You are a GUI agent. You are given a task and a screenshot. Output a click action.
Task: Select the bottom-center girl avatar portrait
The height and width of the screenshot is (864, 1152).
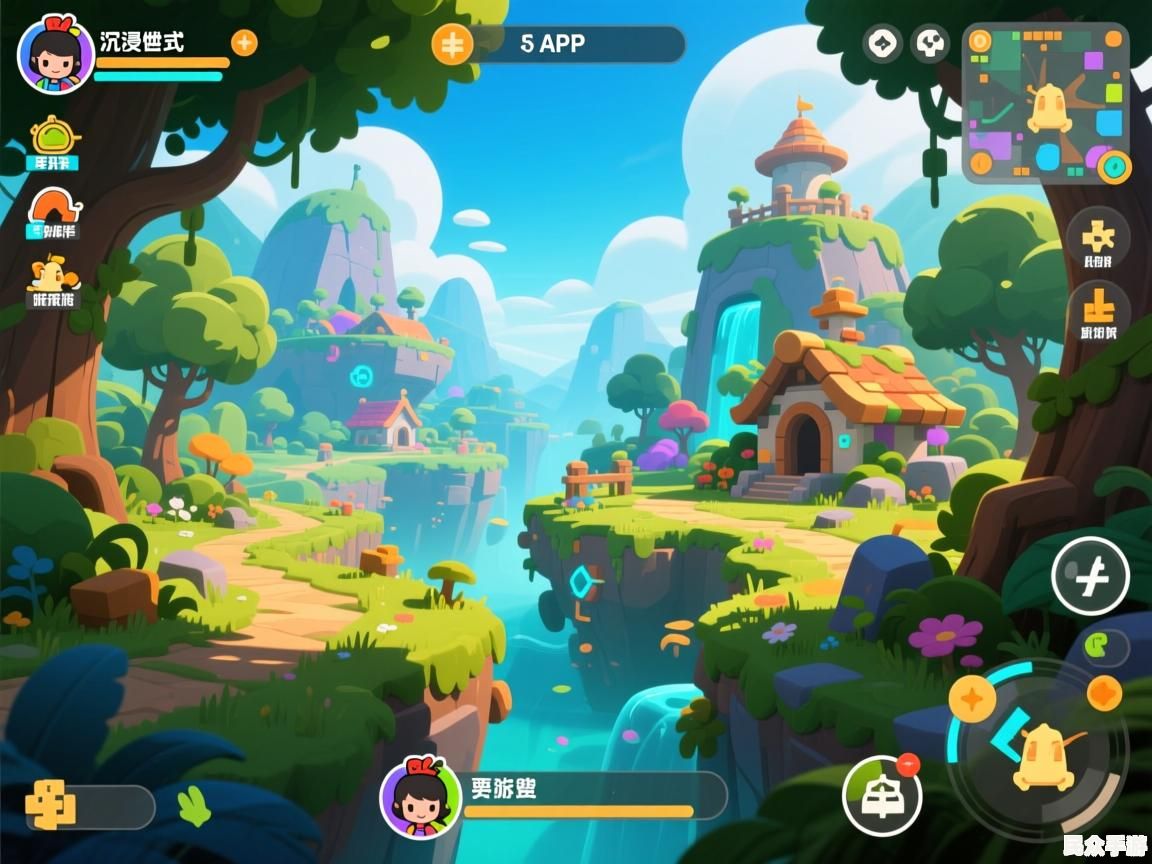420,797
